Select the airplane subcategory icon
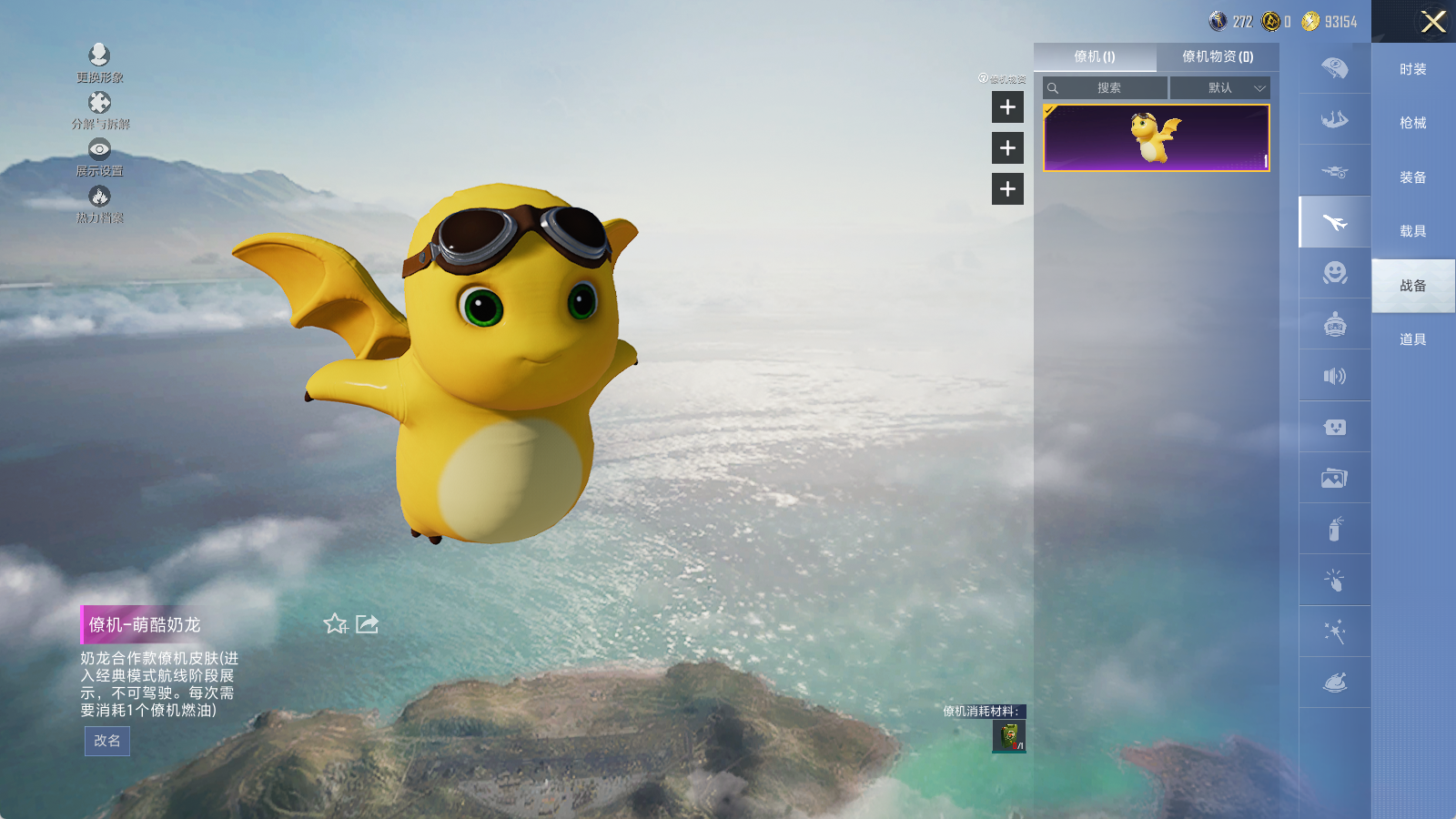Viewport: 1456px width, 819px height. (1335, 222)
